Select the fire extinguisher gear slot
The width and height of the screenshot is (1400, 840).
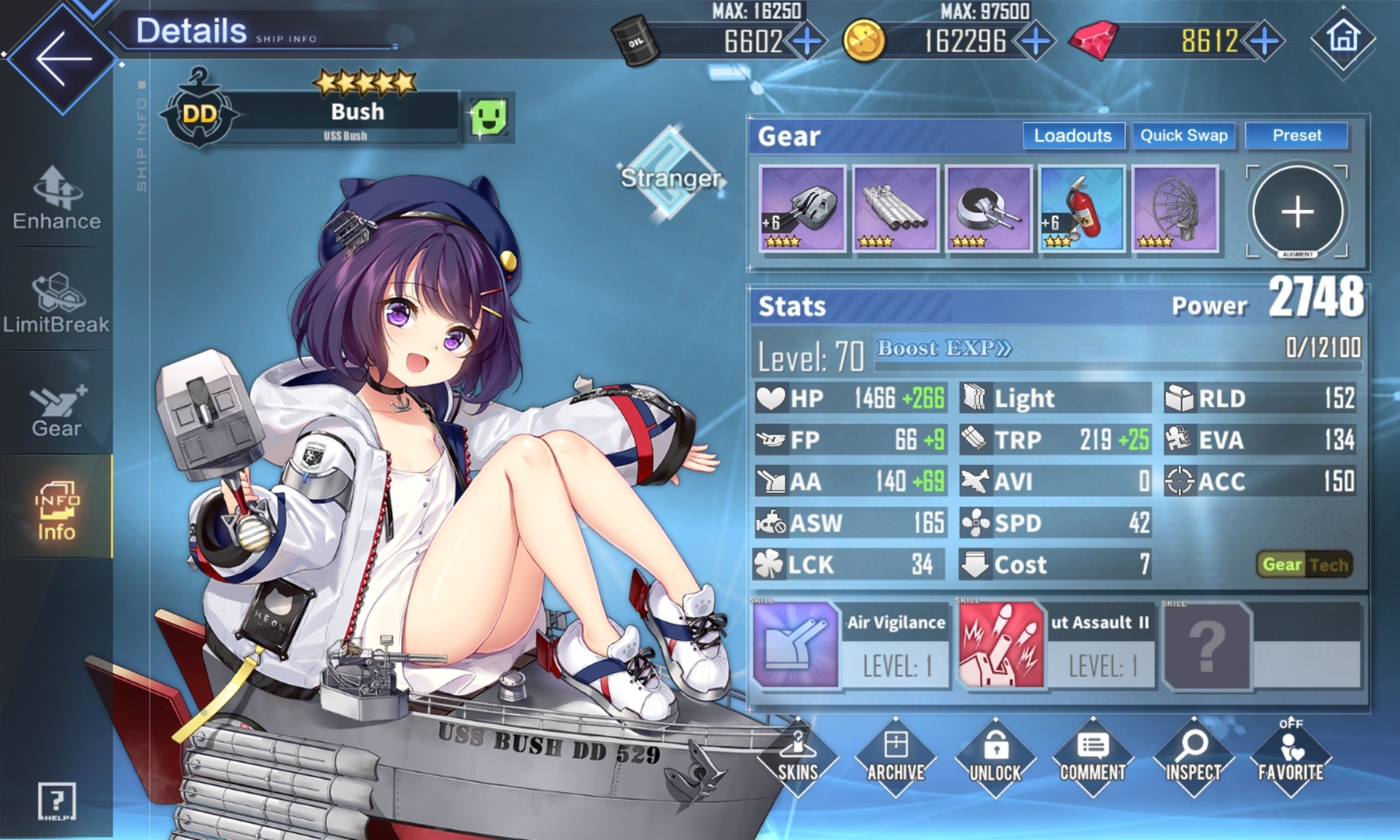(1081, 209)
